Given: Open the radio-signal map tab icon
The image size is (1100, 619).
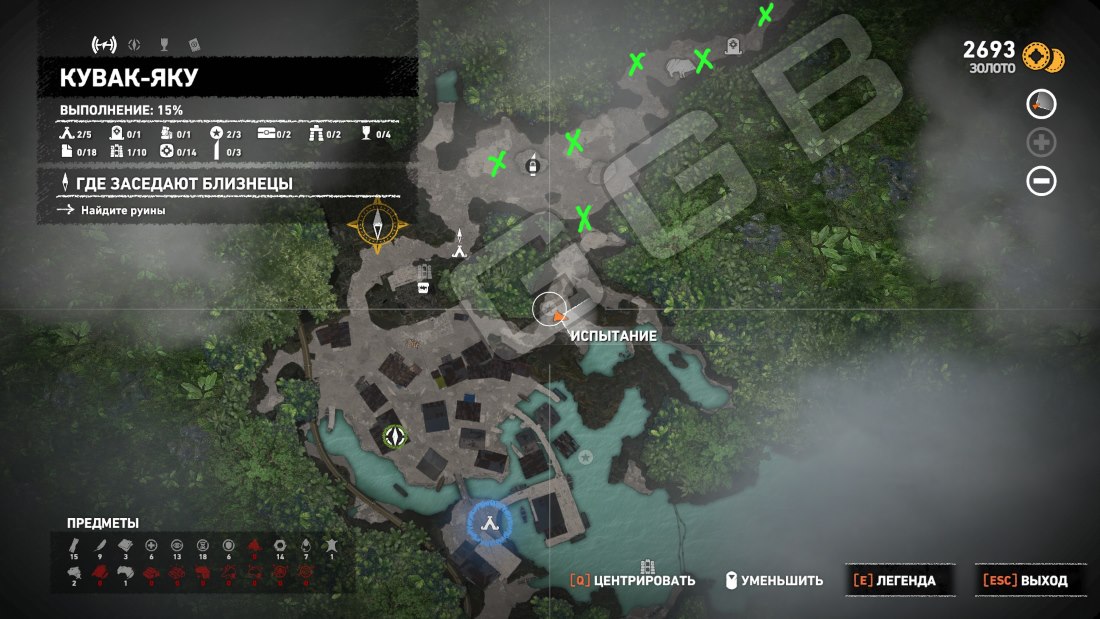Looking at the screenshot, I should [x=104, y=44].
